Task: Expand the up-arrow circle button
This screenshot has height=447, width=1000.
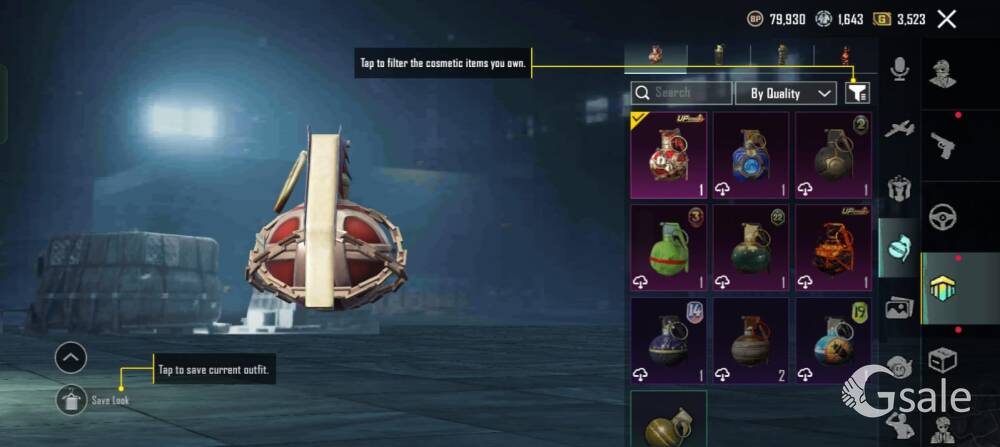Action: pos(71,357)
